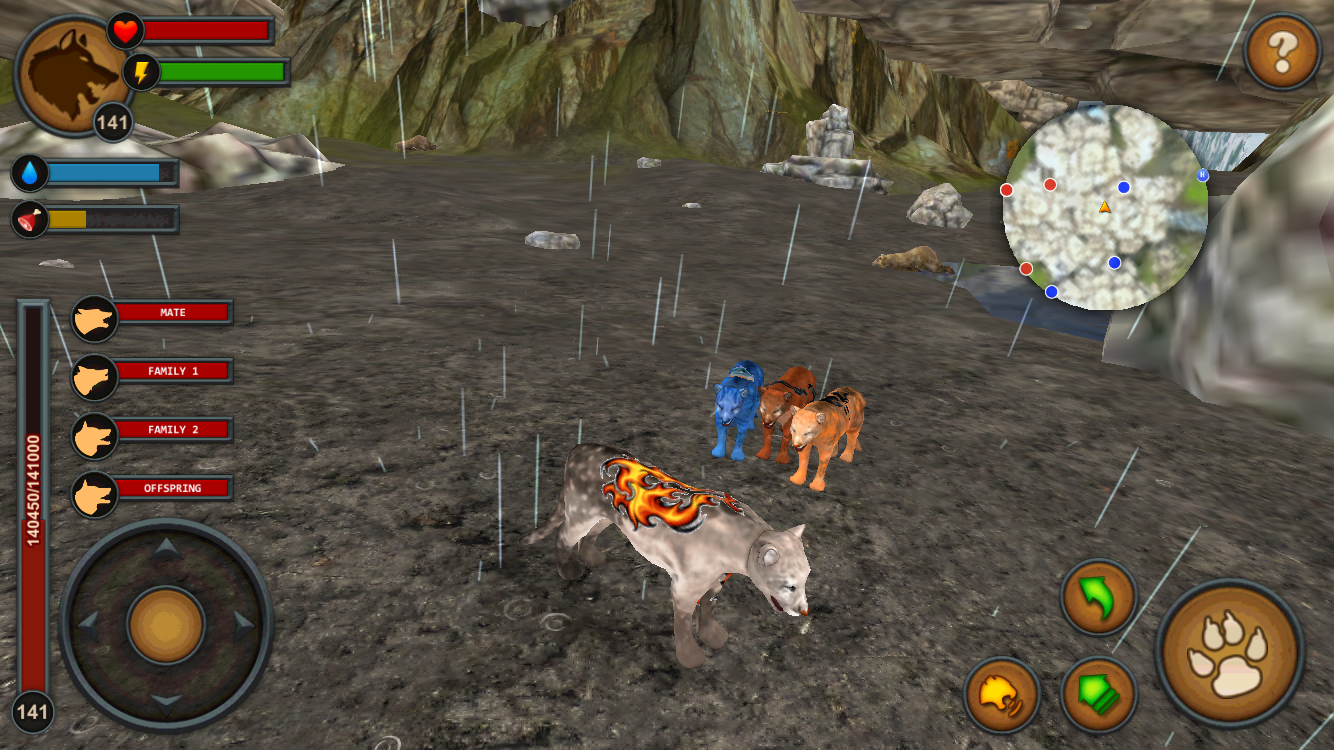Click the red heart health icon
1334x750 pixels.
pyautogui.click(x=124, y=30)
